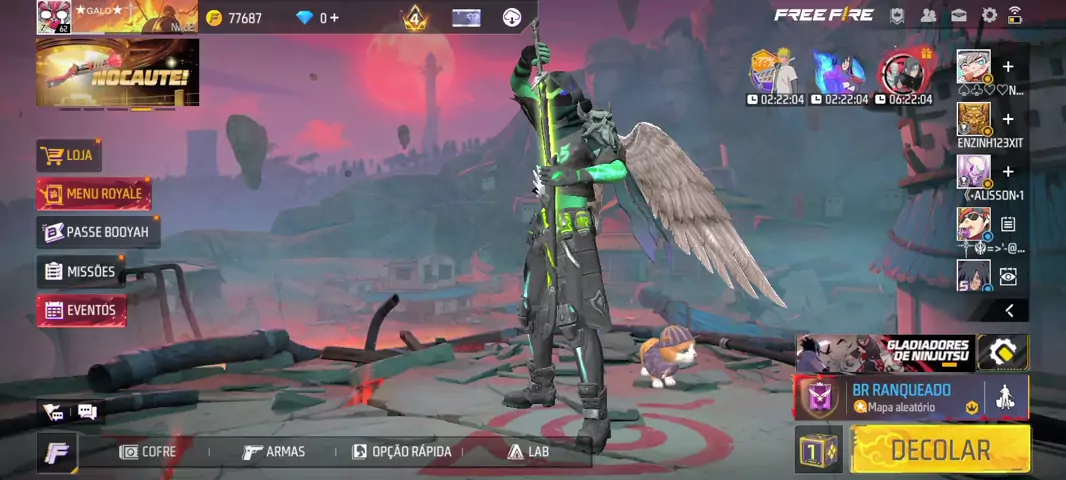The height and width of the screenshot is (480, 1066).
Task: Open the PASSE BOOYAH pass
Action: click(x=97, y=232)
